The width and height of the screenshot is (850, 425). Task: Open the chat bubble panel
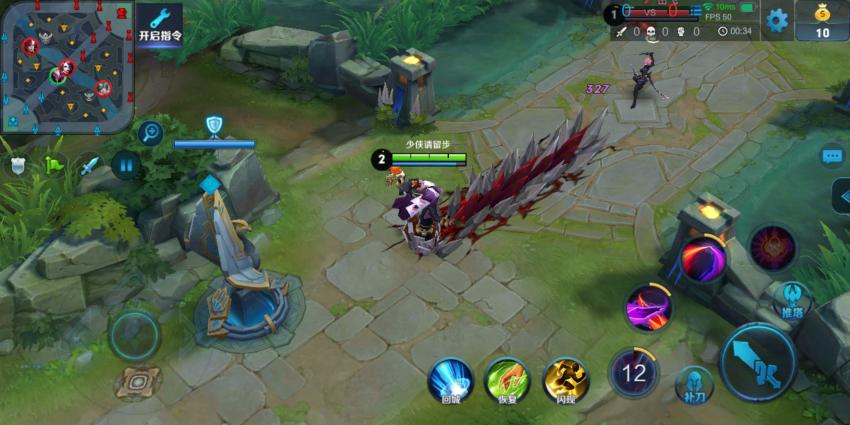[832, 157]
